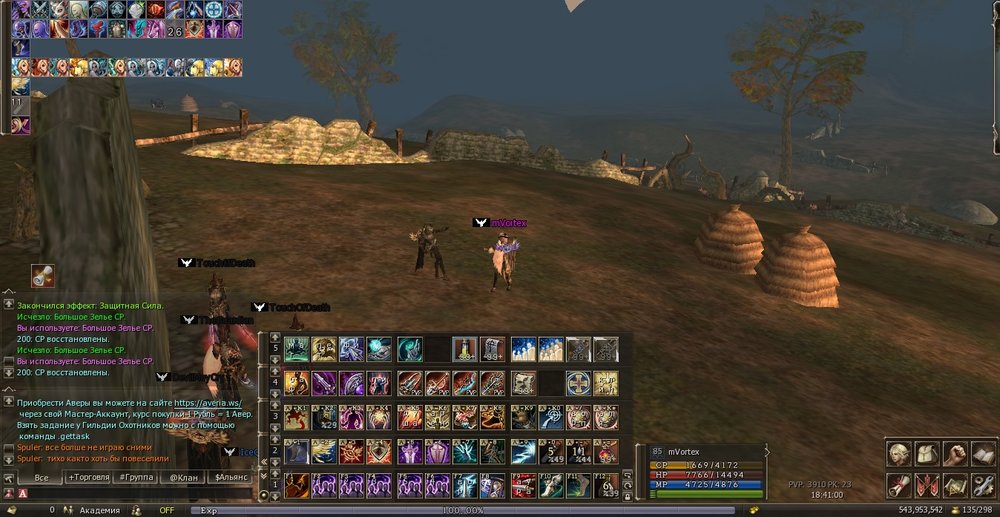Switch to the +Торговля chat tab
This screenshot has height=517, width=1000.
point(90,478)
